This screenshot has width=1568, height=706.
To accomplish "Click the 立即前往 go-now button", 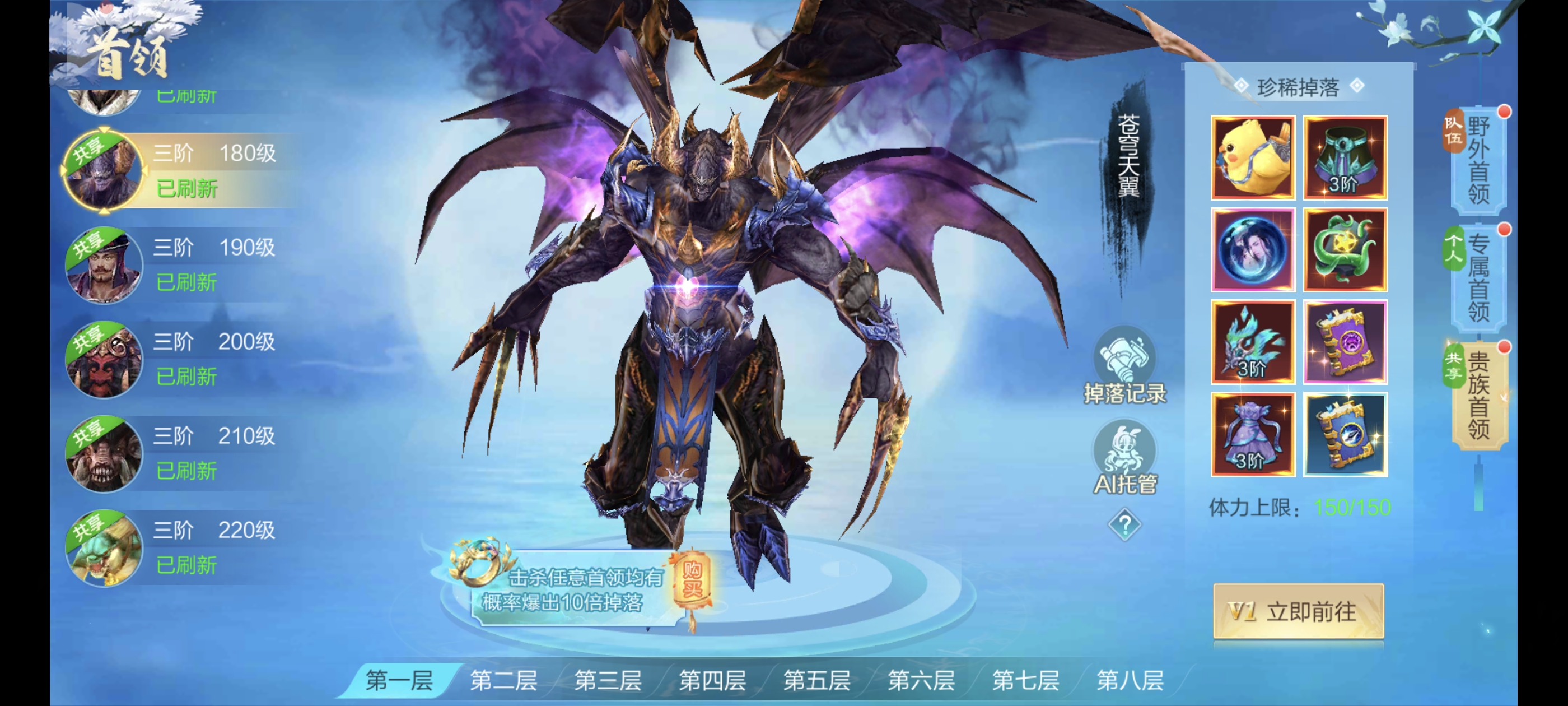I will 1298,611.
